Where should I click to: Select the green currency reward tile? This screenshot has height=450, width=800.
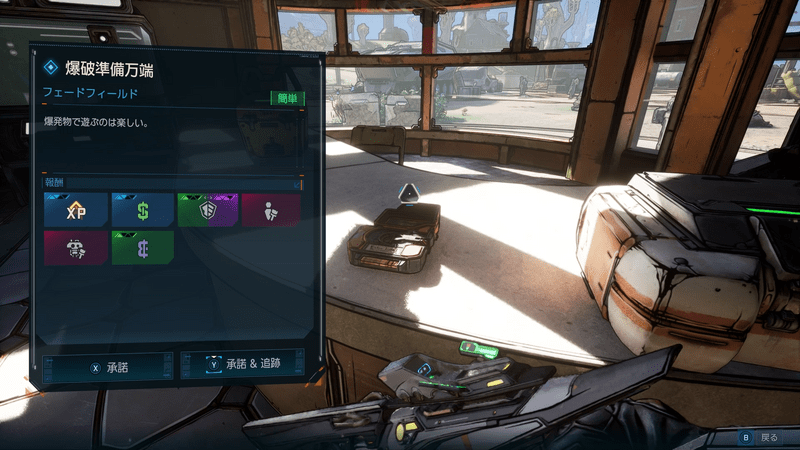142,248
